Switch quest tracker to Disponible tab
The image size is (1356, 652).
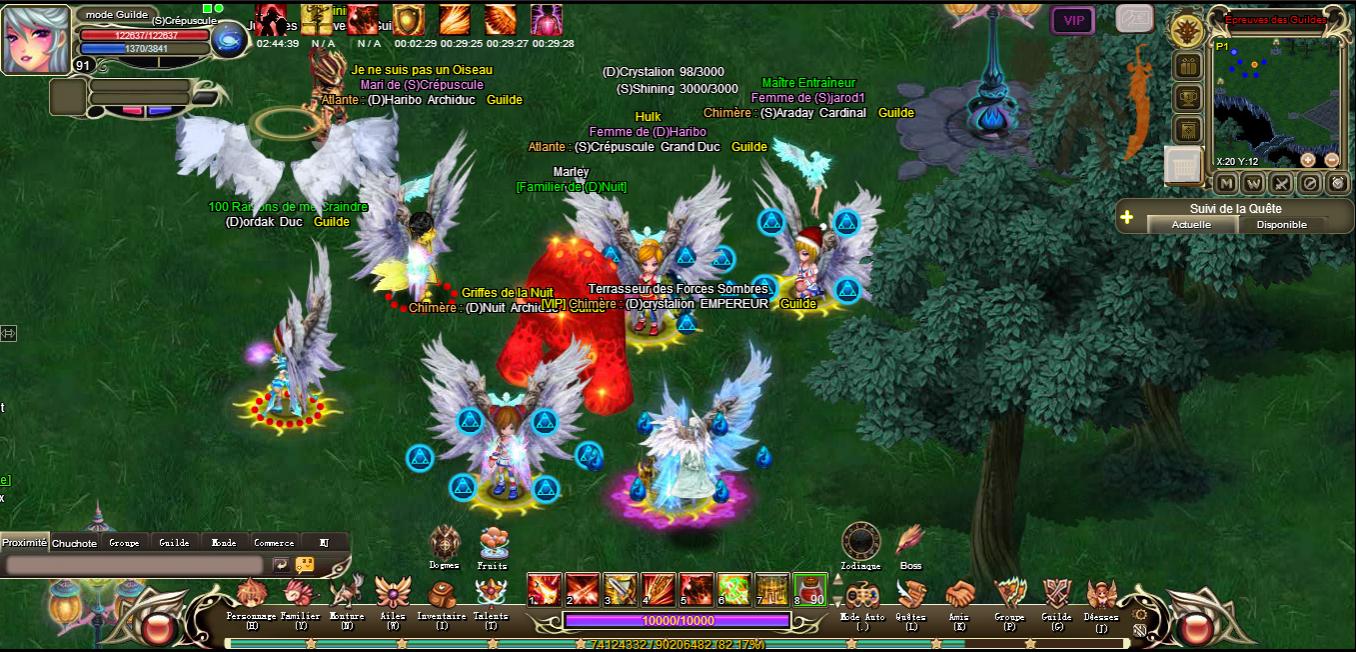pos(1281,225)
